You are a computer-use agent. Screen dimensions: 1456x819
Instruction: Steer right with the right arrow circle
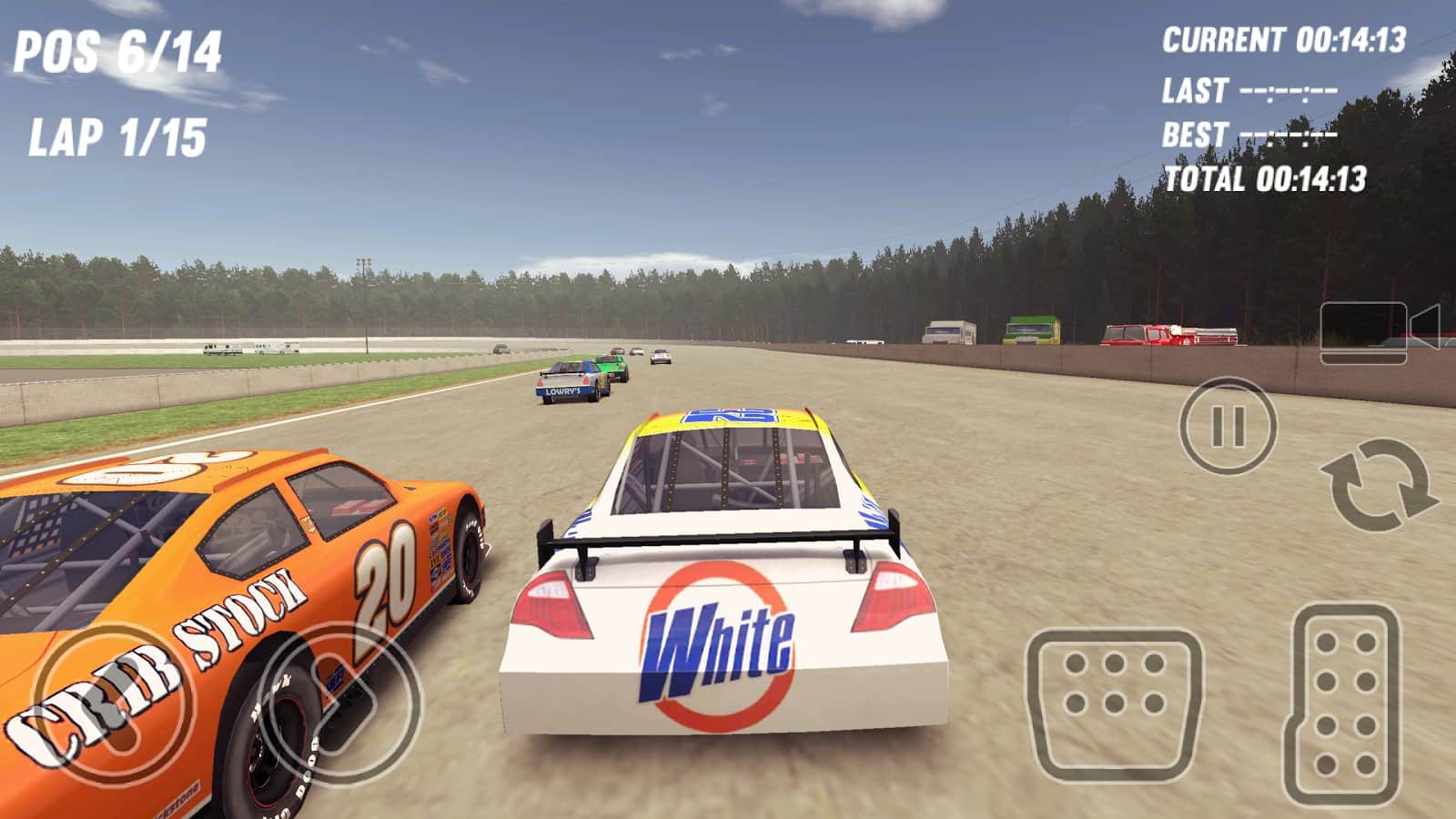342,703
